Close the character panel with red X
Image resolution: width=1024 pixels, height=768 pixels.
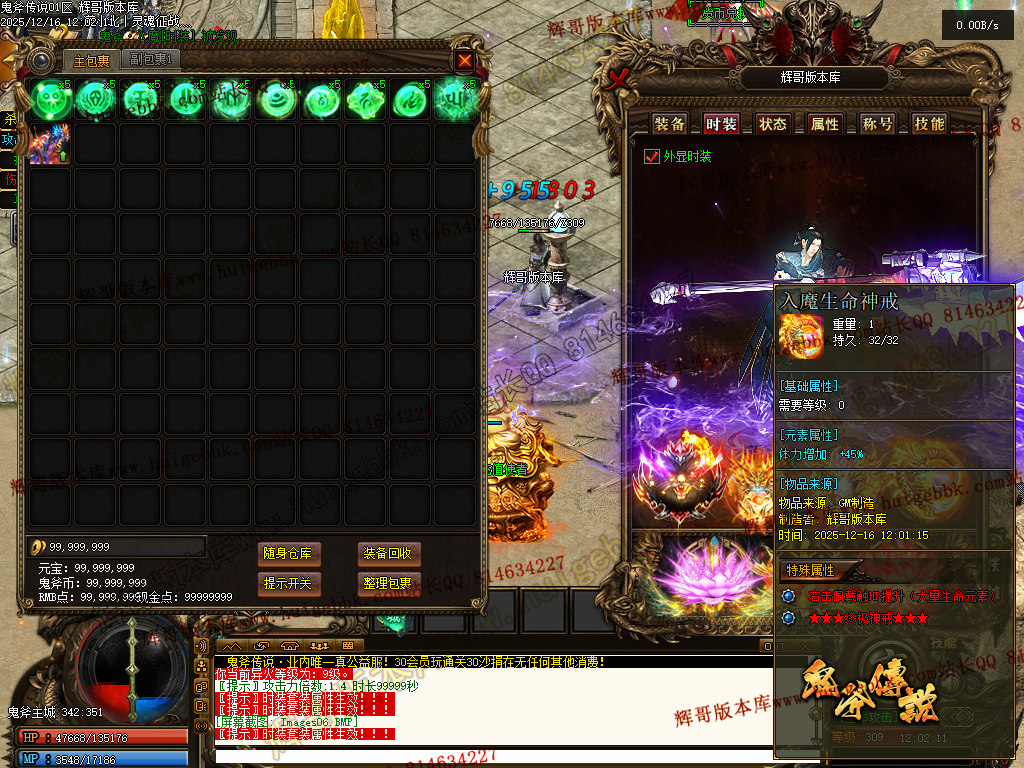(x=621, y=79)
